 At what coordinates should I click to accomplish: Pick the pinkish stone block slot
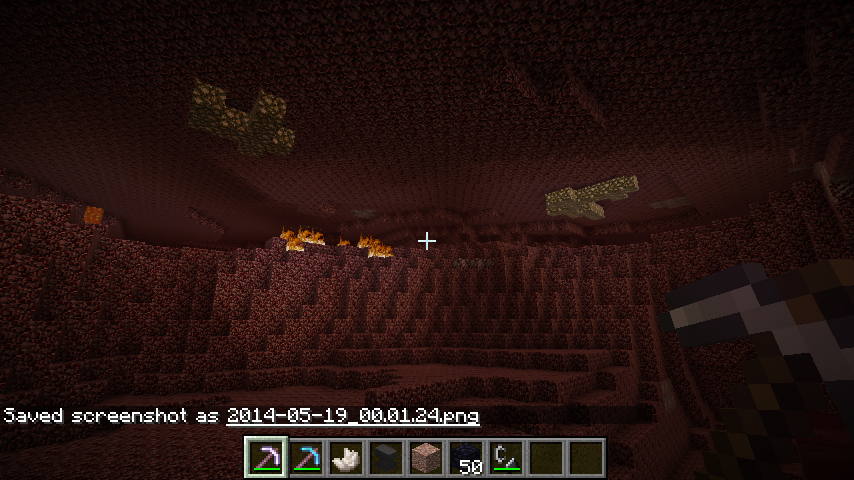pyautogui.click(x=426, y=457)
